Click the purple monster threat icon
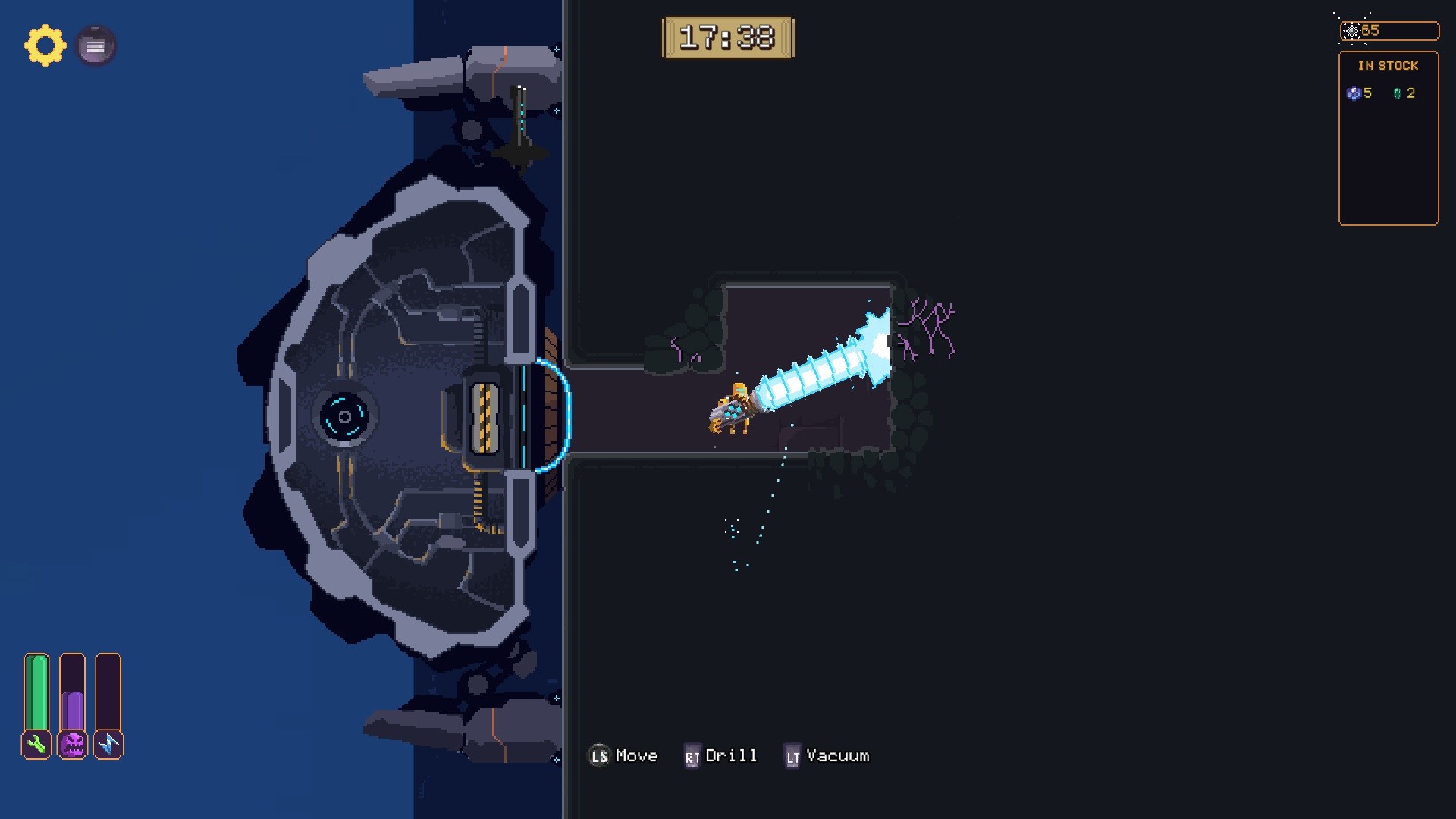 73,745
